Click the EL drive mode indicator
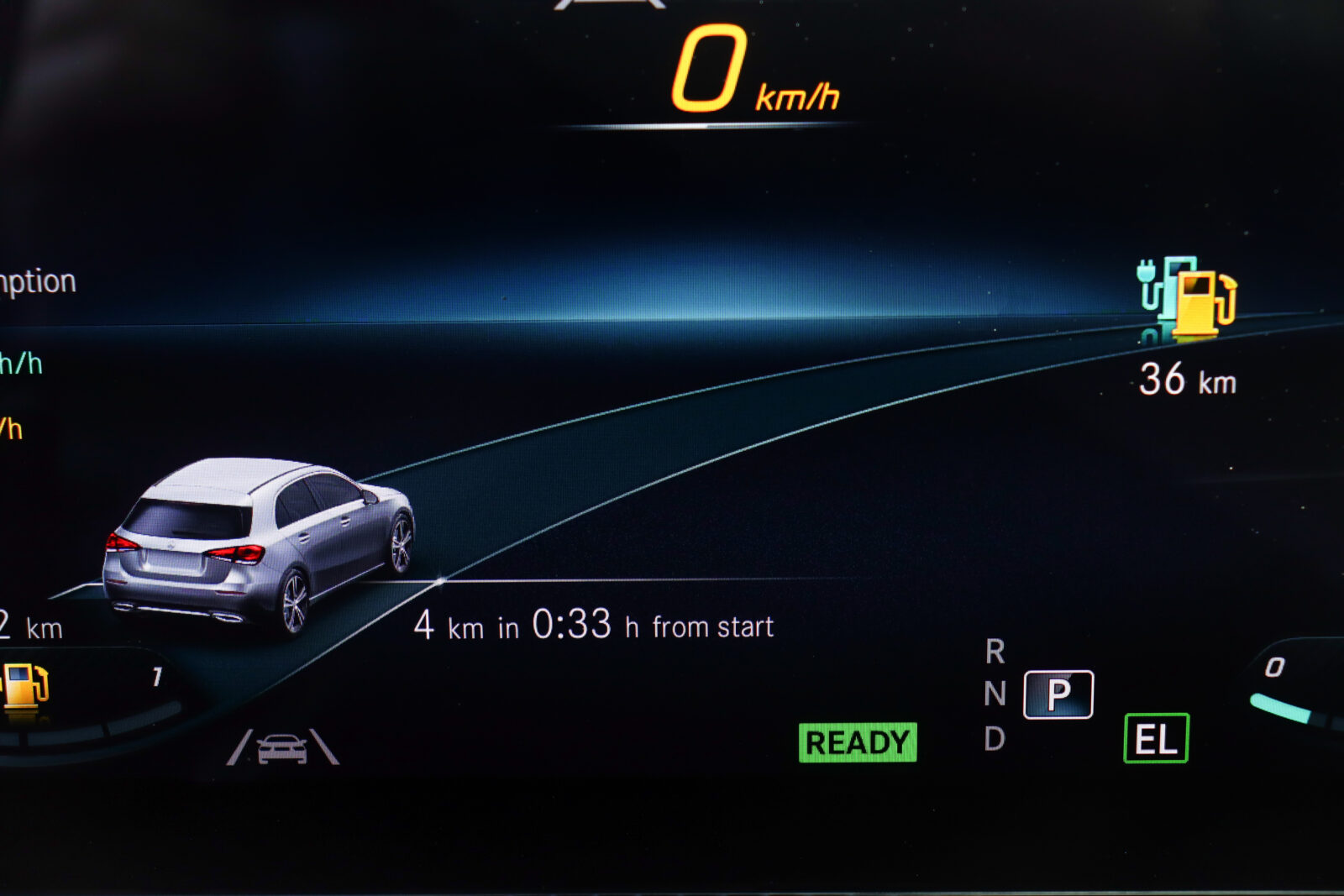The image size is (1344, 896). point(1156,739)
